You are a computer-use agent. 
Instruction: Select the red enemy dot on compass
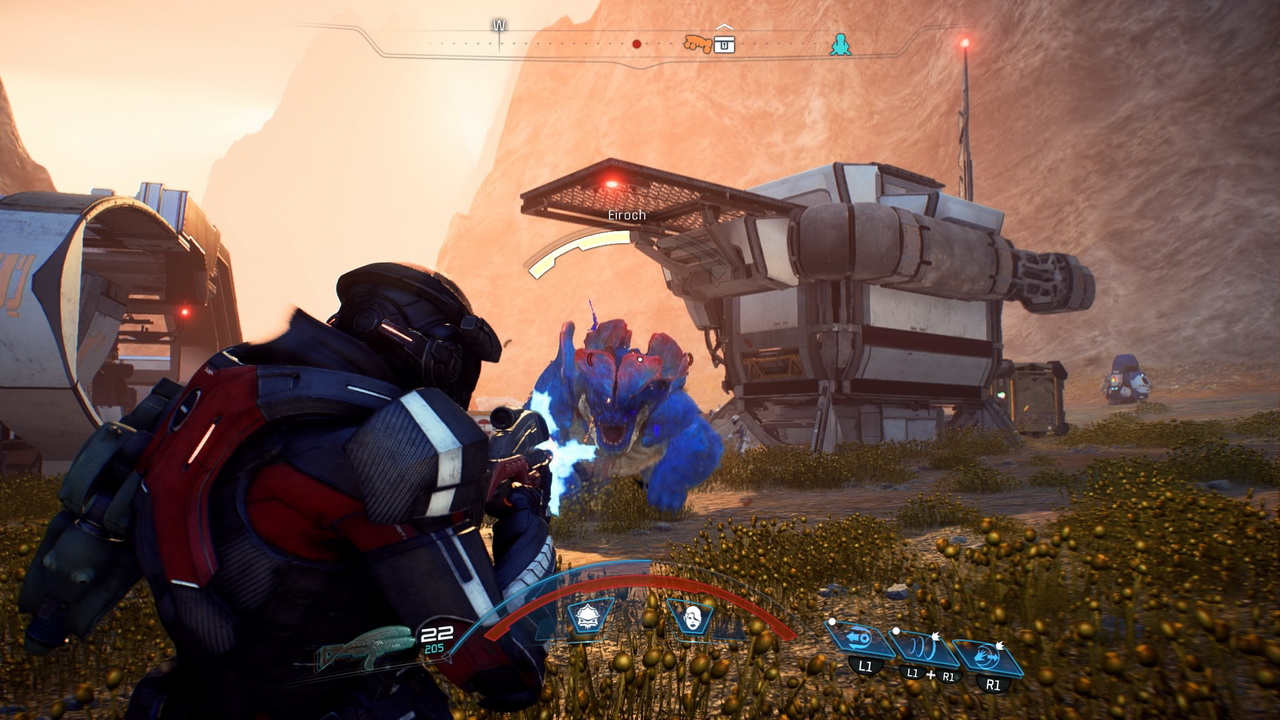point(637,44)
